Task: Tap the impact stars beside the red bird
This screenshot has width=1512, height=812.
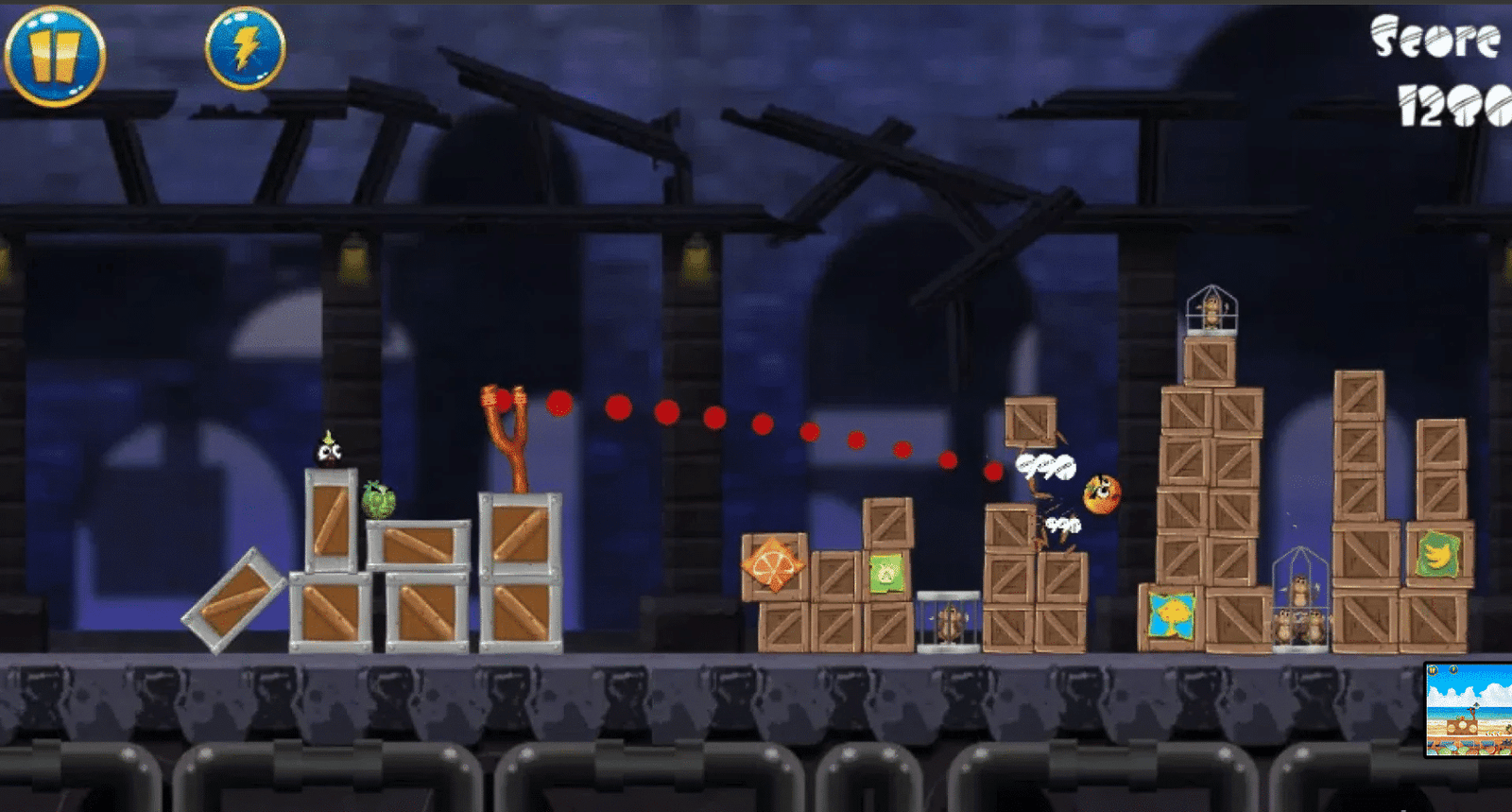Action: tap(1044, 465)
